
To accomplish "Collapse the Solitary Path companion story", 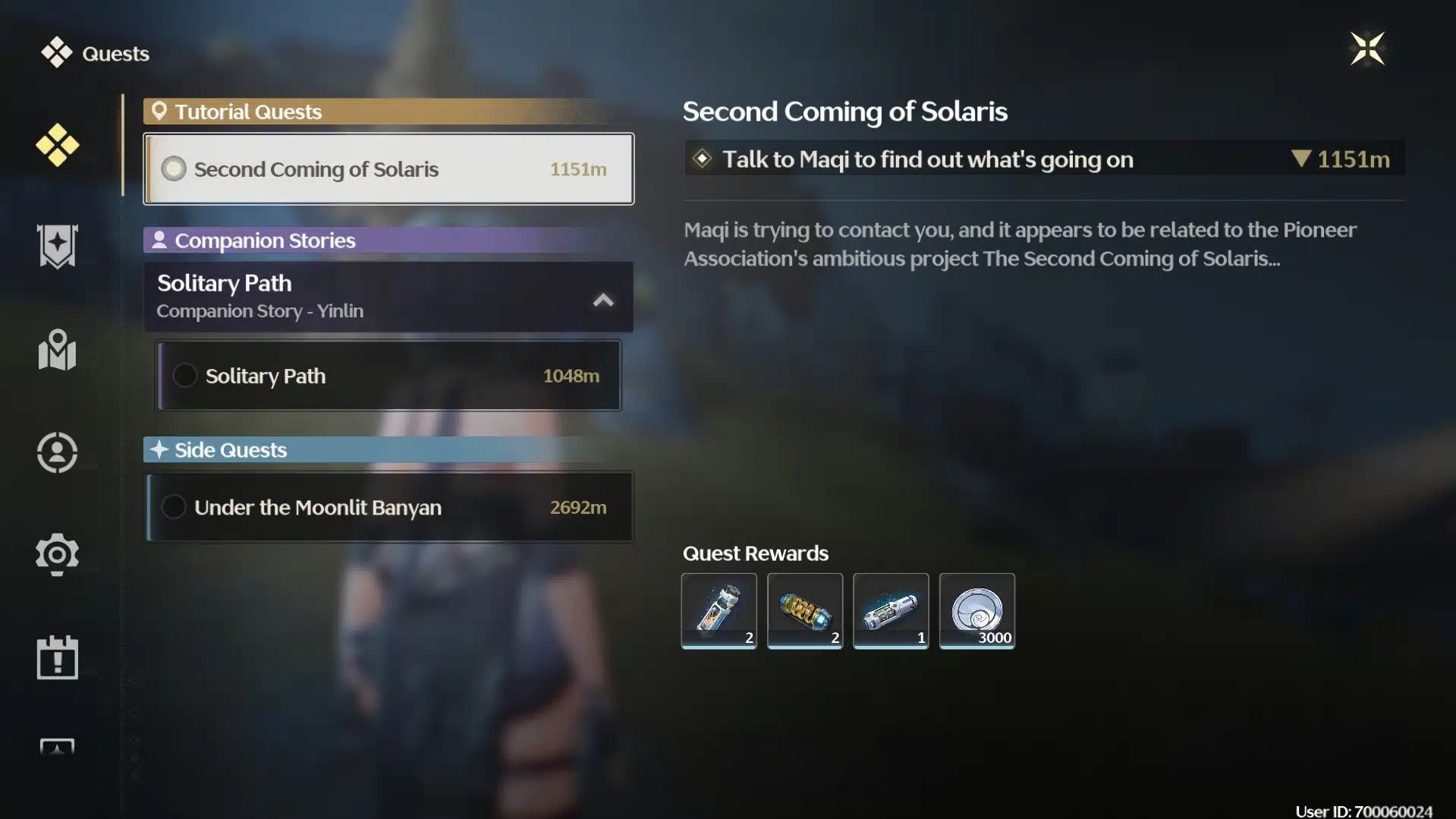I will 603,300.
